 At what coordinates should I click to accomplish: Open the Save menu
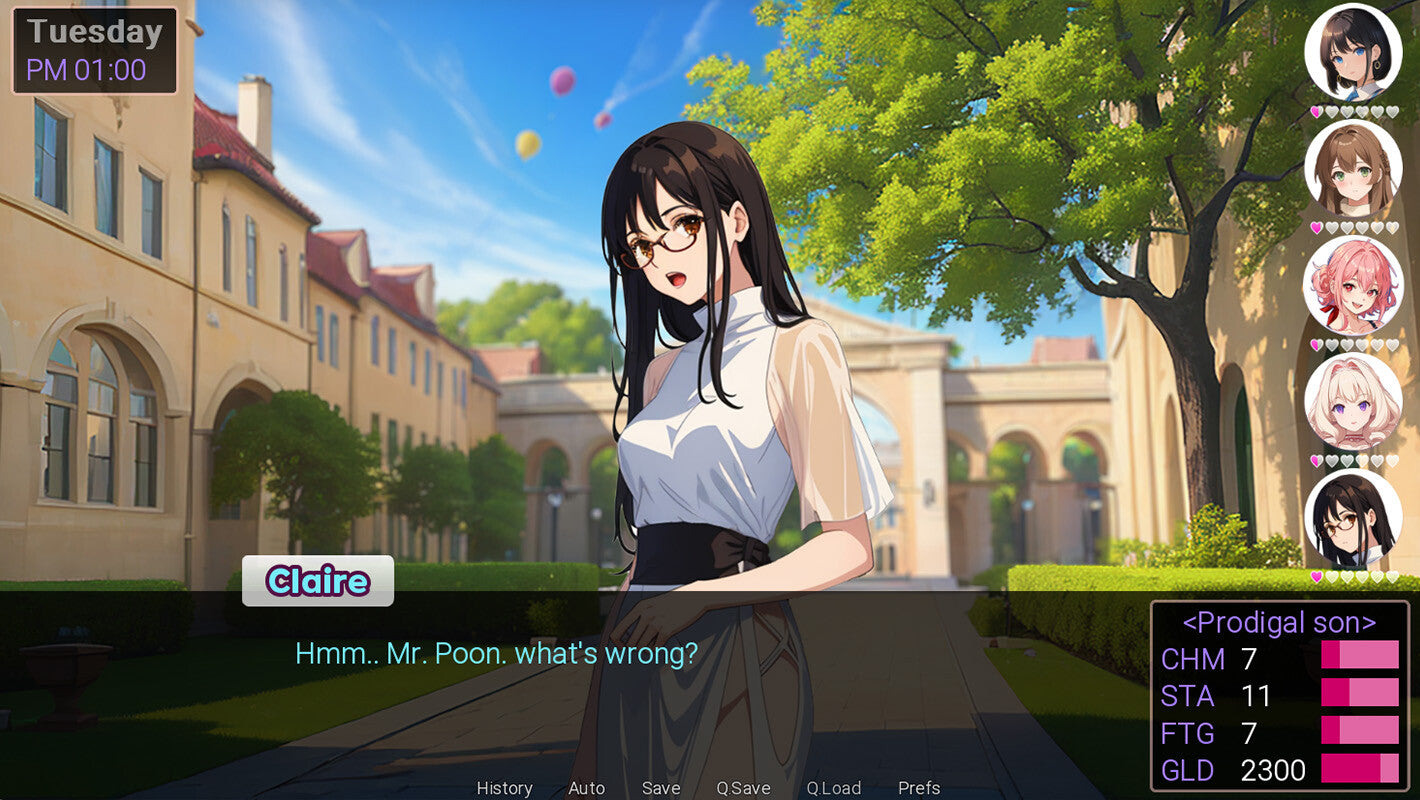click(661, 788)
